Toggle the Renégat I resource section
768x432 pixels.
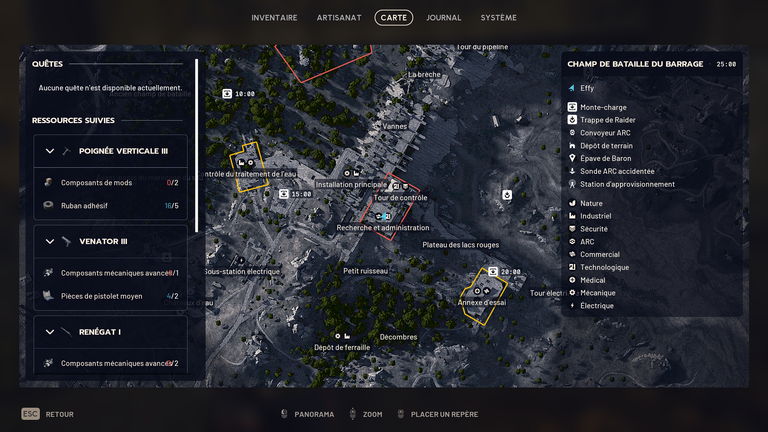point(50,331)
